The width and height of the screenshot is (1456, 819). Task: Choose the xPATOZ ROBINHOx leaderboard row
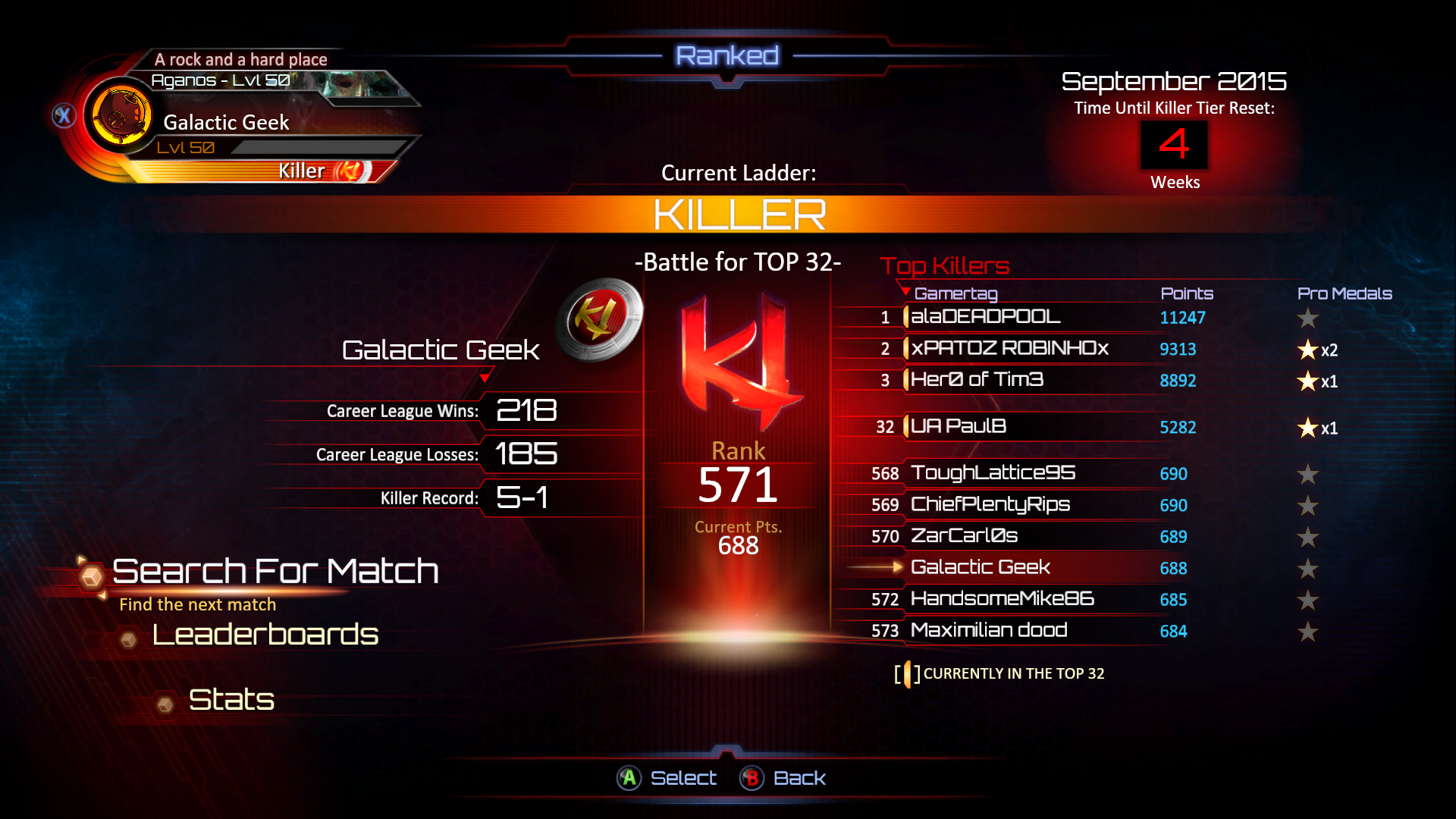[1009, 349]
